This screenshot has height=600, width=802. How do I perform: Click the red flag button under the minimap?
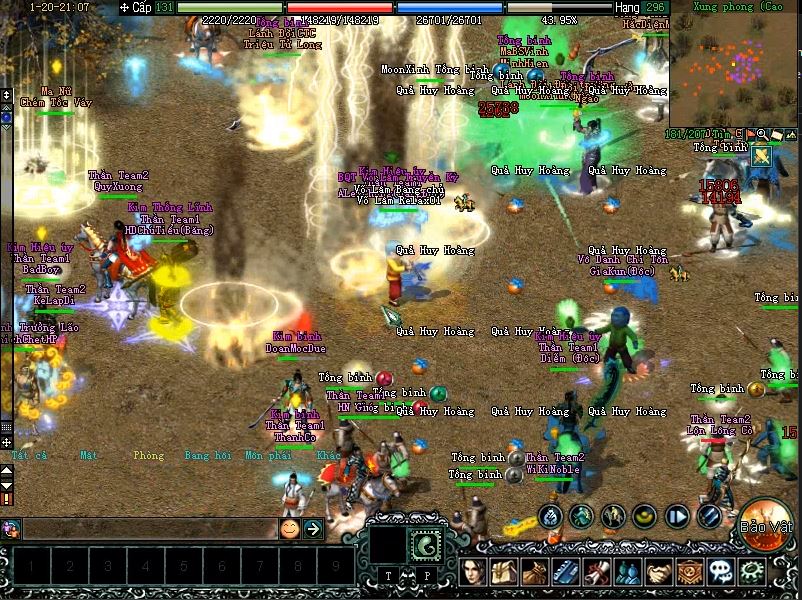point(750,134)
